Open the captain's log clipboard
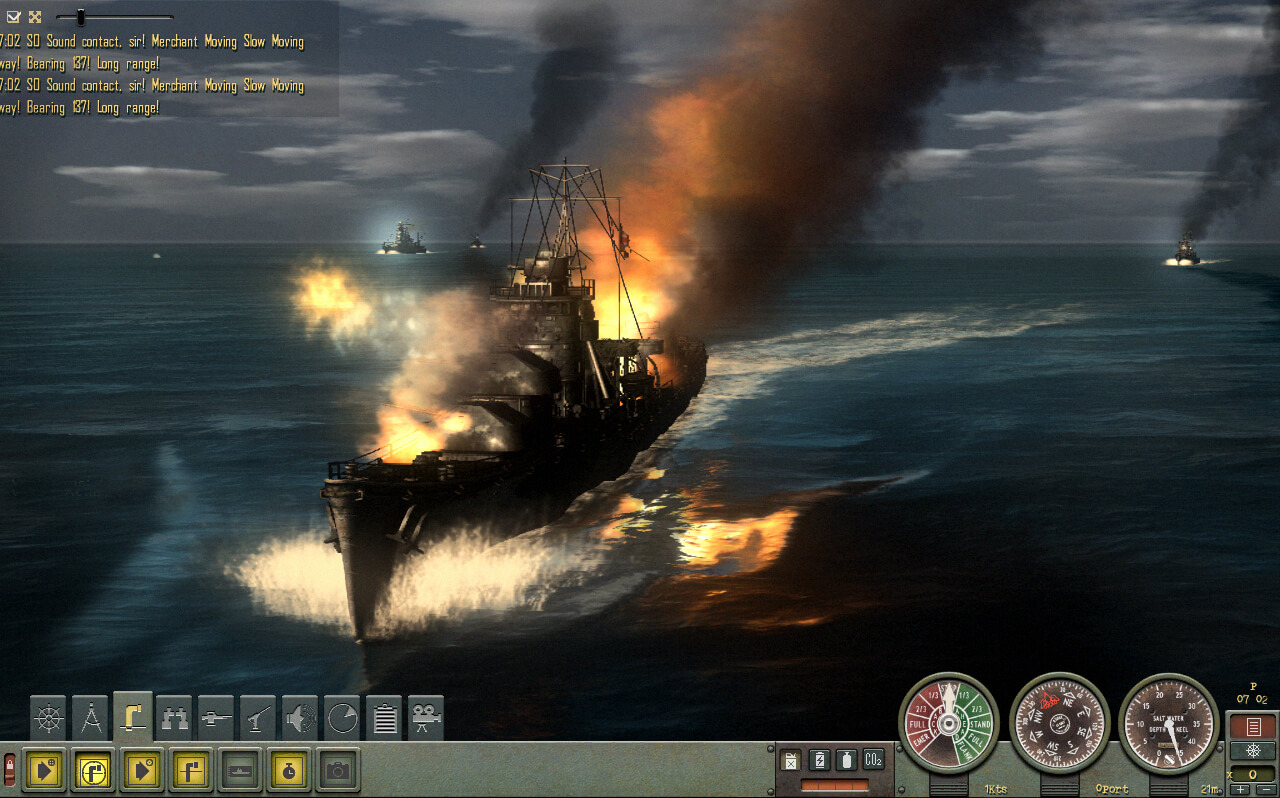 384,716
